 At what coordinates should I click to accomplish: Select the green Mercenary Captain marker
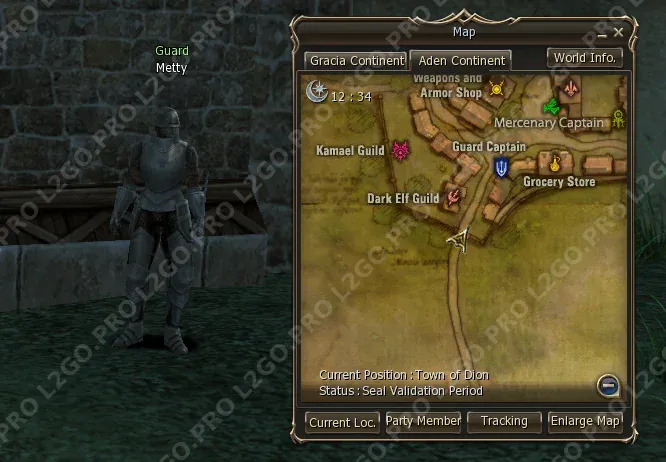[x=548, y=106]
